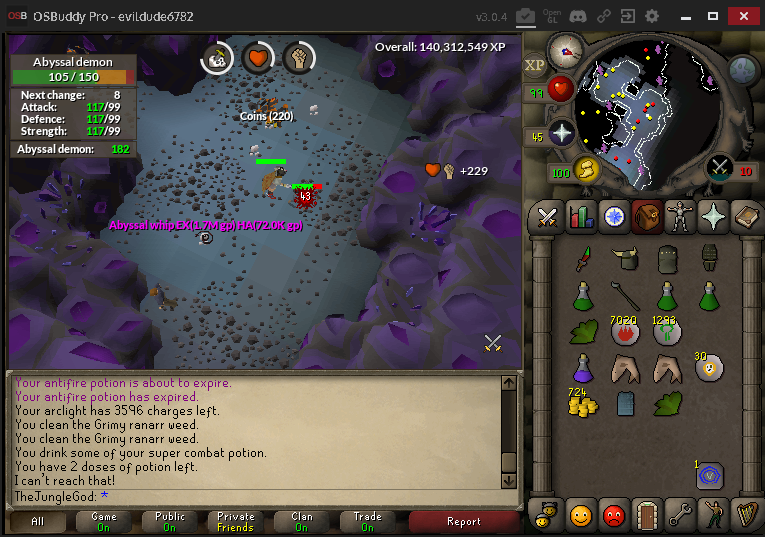The height and width of the screenshot is (537, 765).
Task: Open the world map globe
Action: pos(742,68)
